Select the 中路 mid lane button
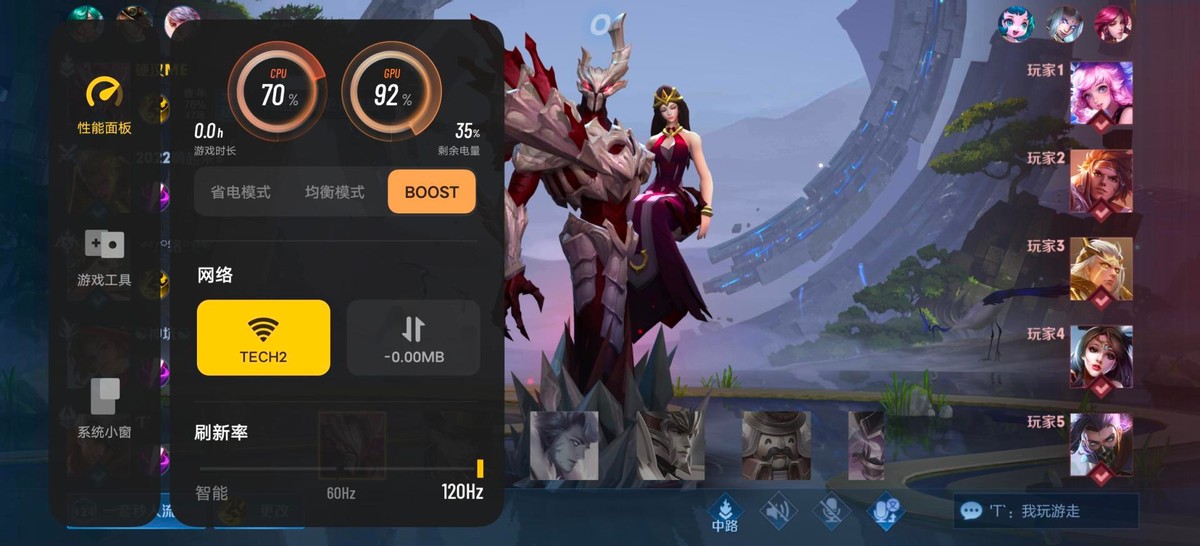The height and width of the screenshot is (546, 1200). pyautogui.click(x=724, y=512)
